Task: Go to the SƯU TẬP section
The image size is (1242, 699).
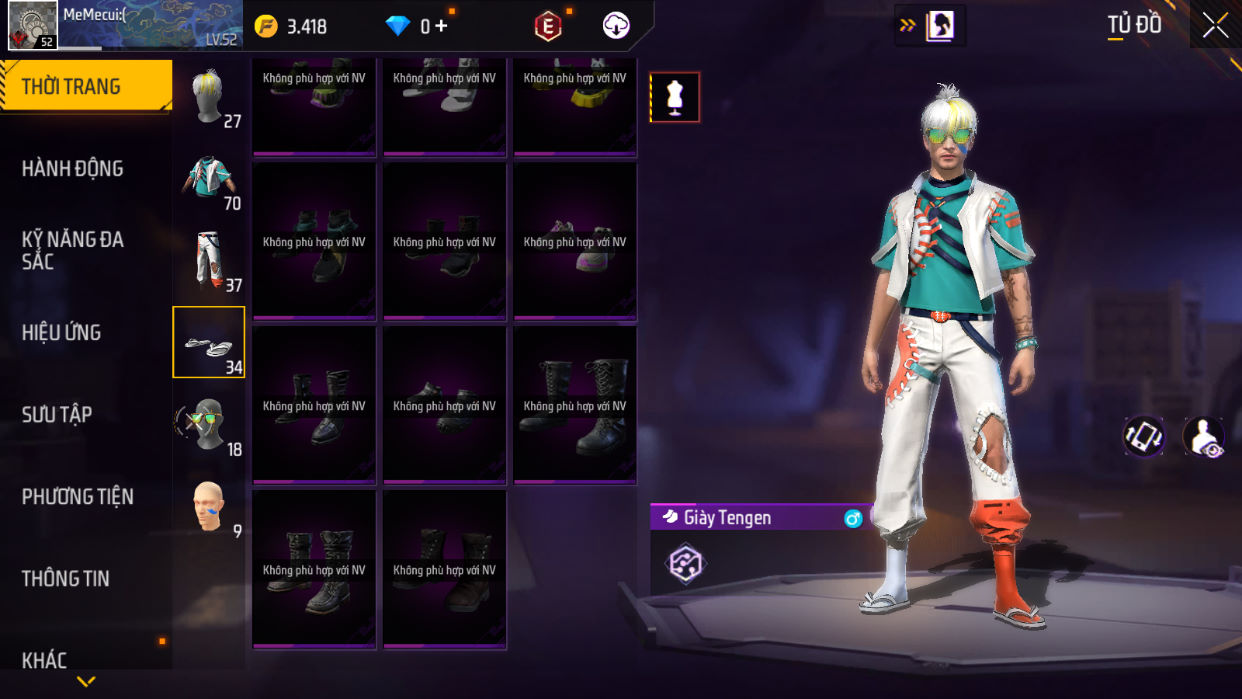Action: tap(57, 414)
